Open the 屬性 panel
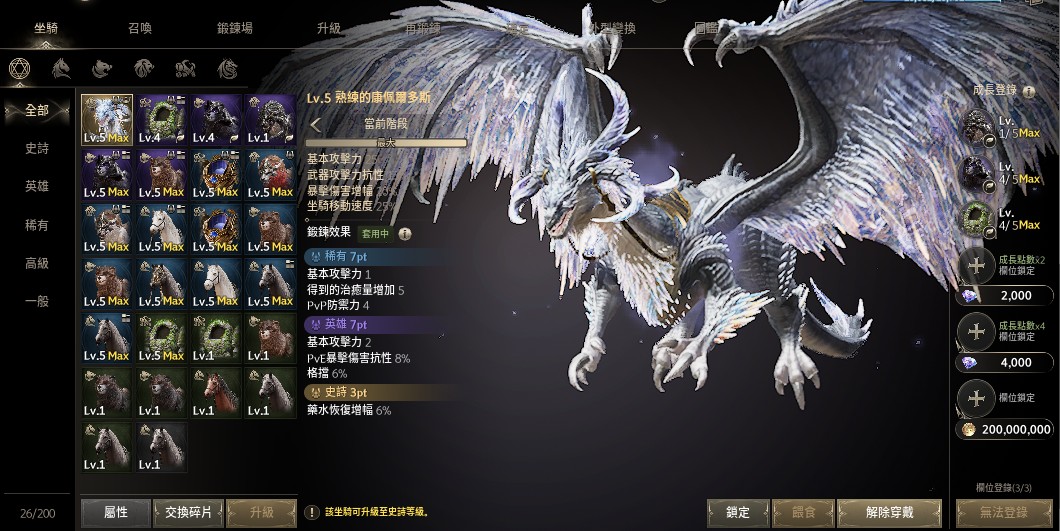 (116, 512)
